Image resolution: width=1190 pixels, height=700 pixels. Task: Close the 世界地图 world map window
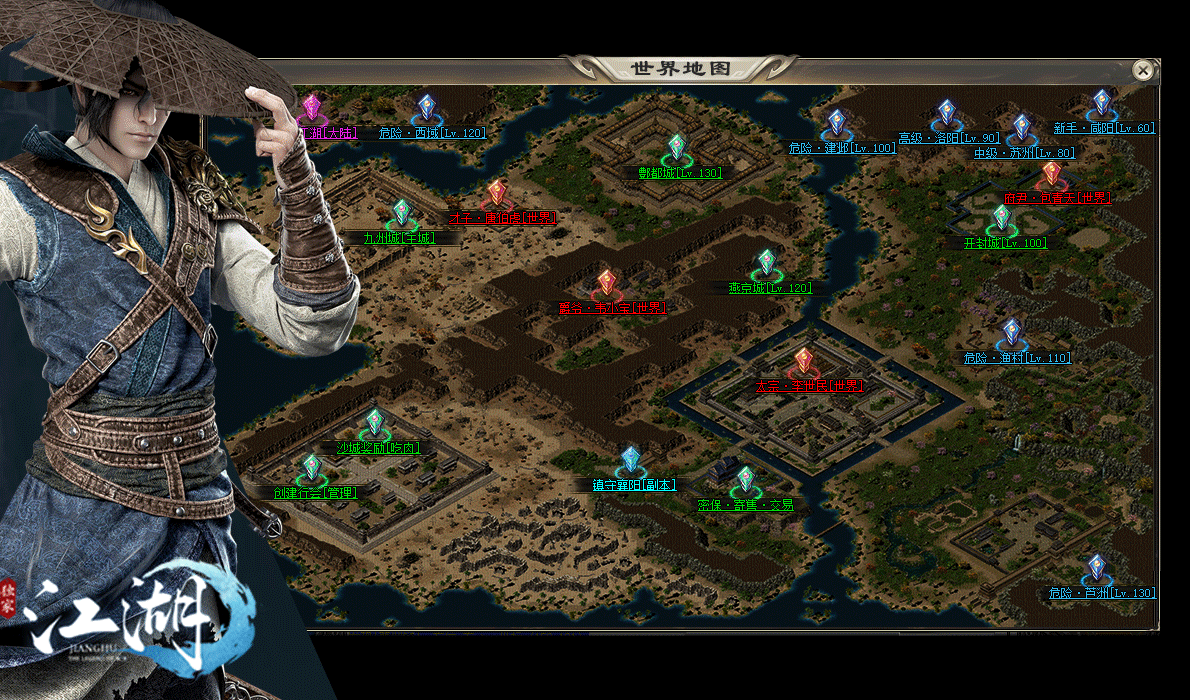(x=1143, y=70)
